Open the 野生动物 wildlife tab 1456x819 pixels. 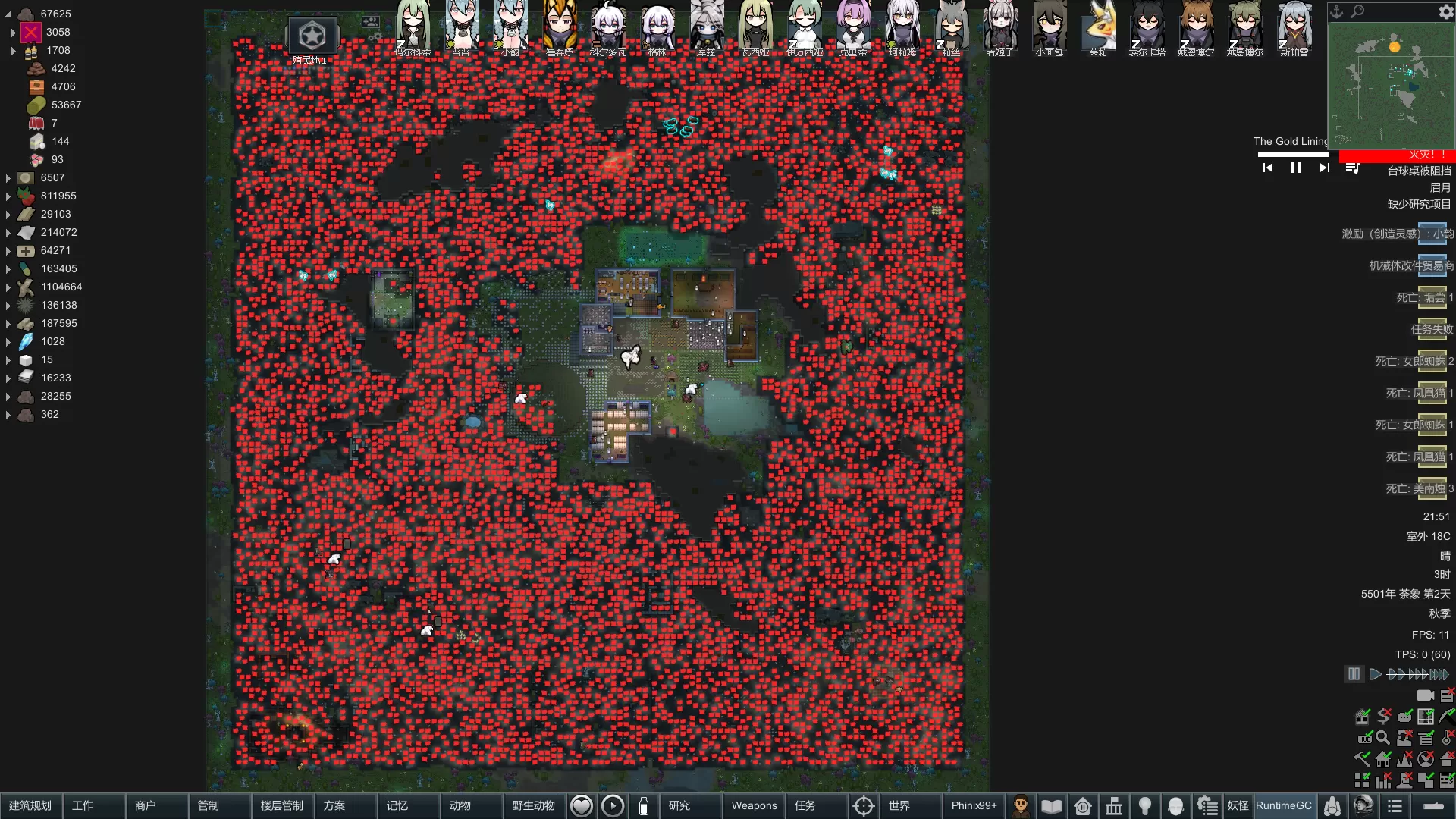[534, 805]
